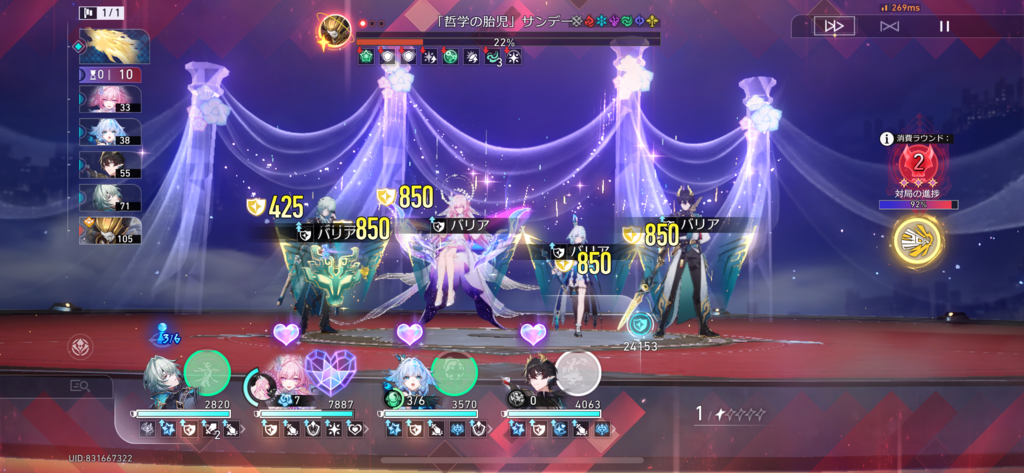1024x473 pixels.
Task: Open the round emblem icon above battle log
Action: click(81, 347)
